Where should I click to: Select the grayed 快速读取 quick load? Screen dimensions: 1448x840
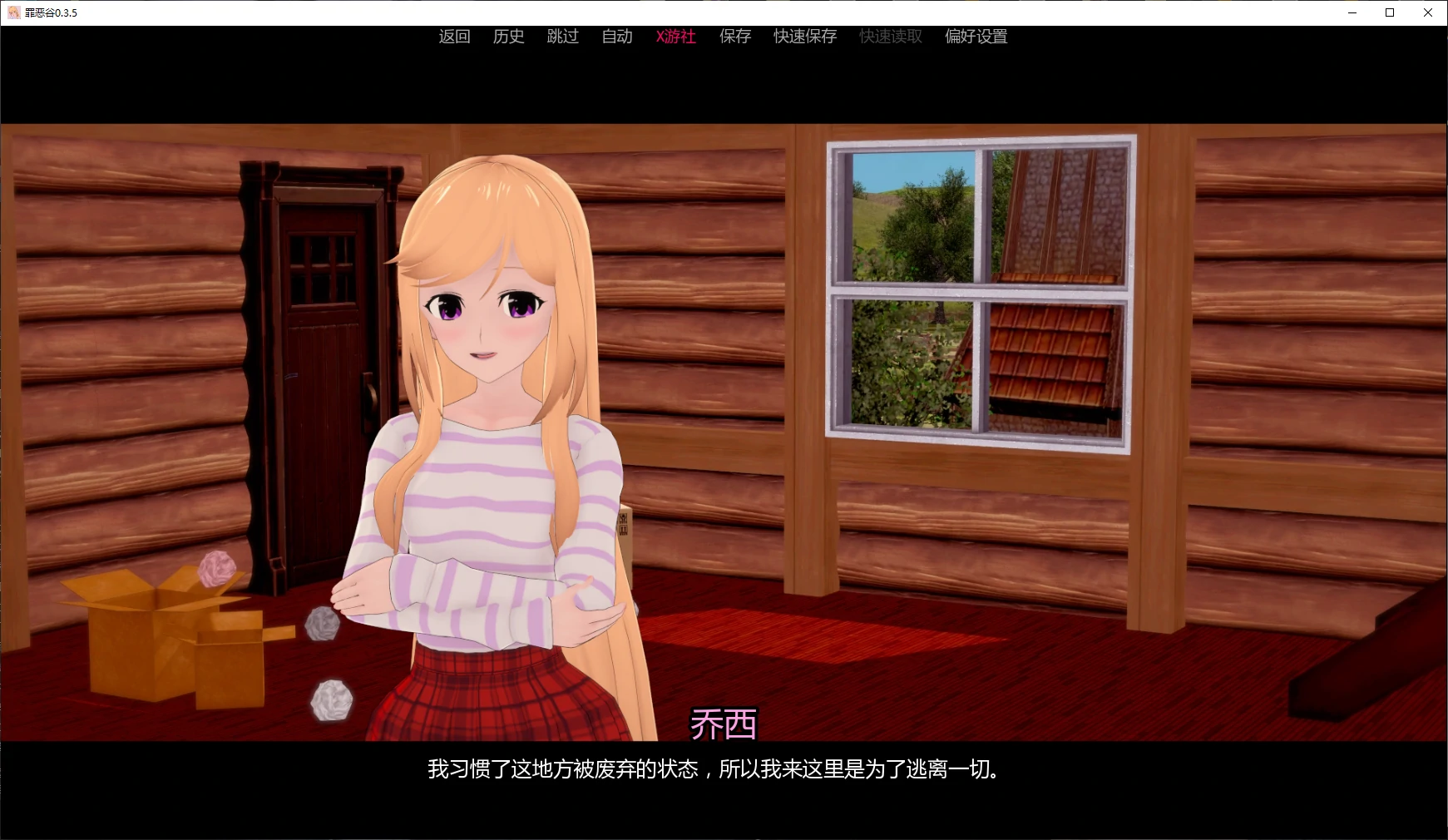coord(889,37)
